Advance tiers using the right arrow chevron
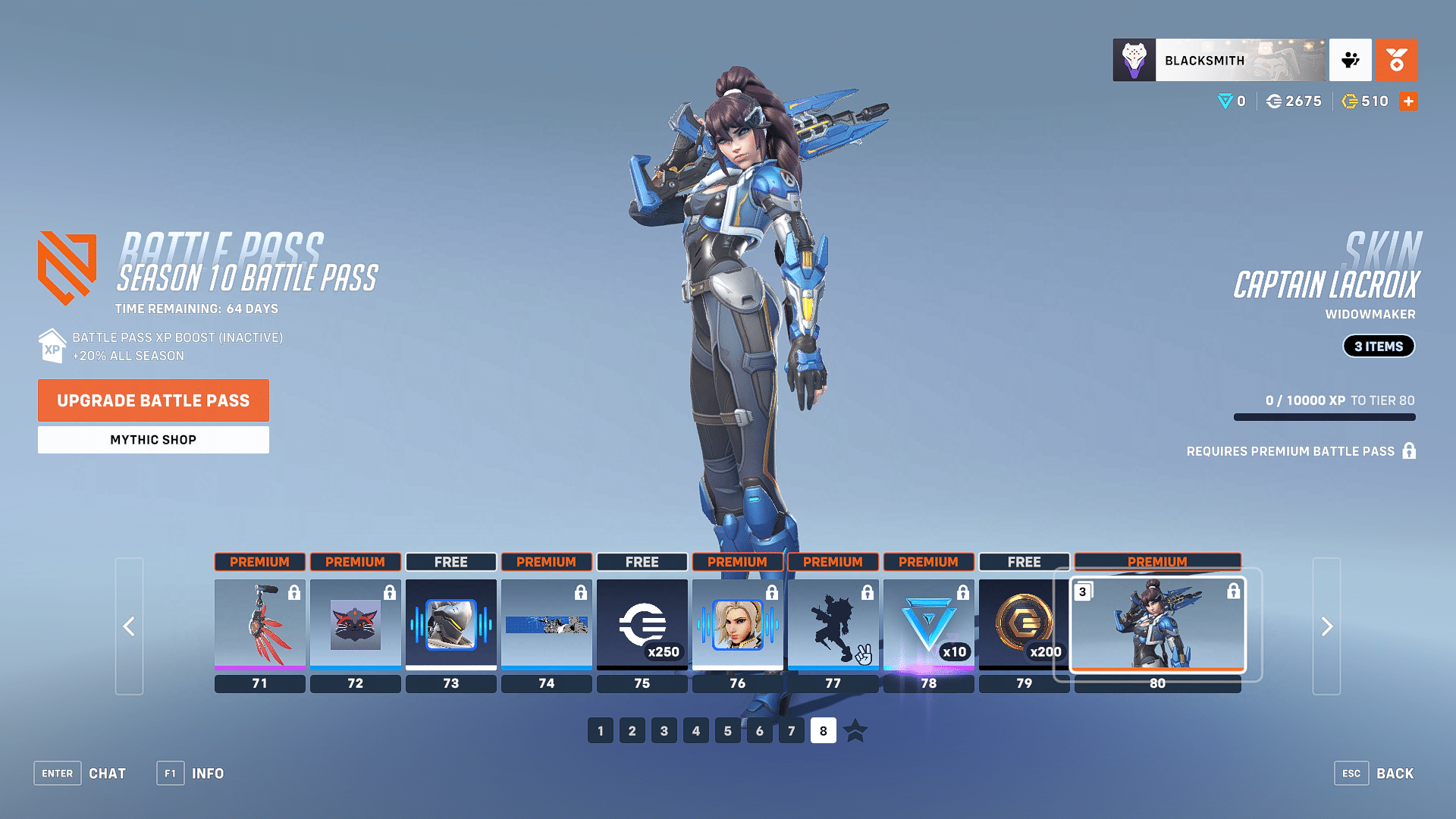The image size is (1456, 819). (1326, 627)
